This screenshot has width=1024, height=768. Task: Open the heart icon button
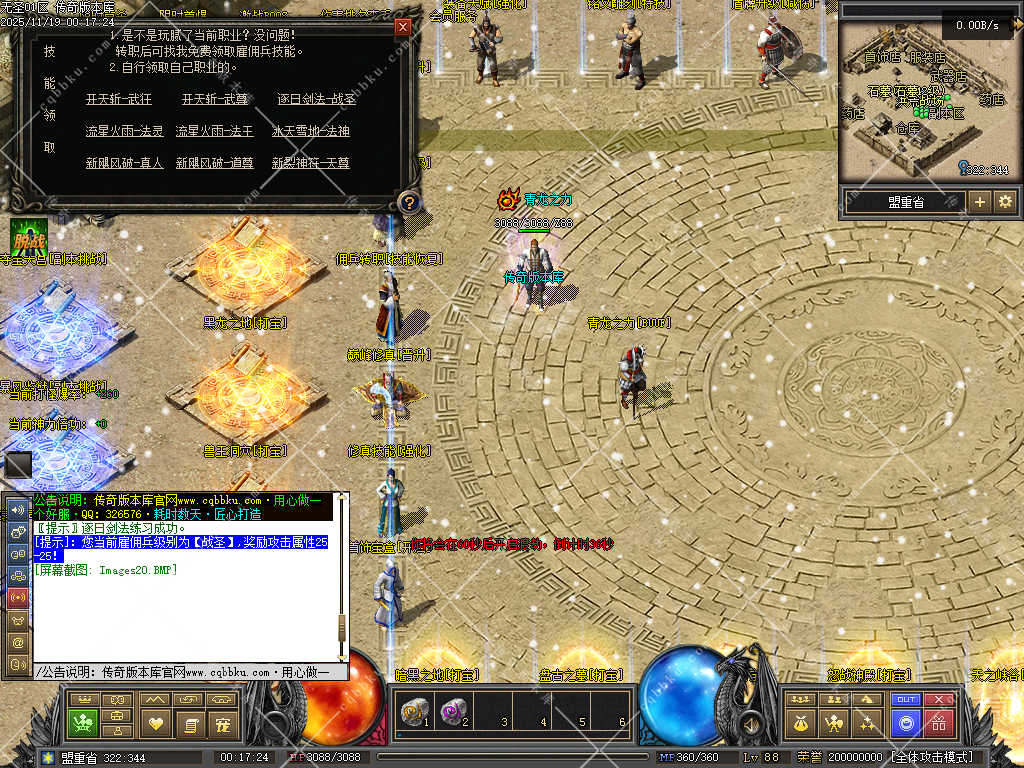point(155,722)
